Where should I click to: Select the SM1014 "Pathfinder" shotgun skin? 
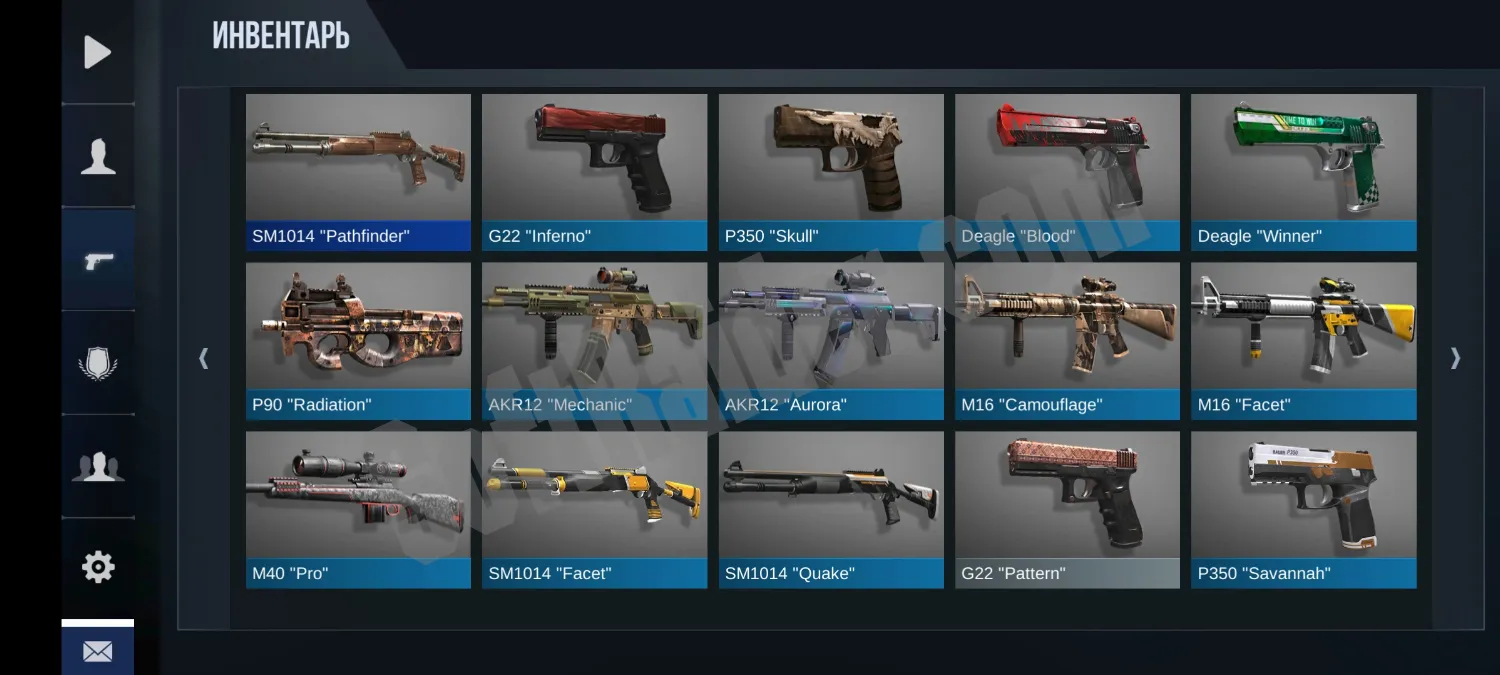point(358,171)
